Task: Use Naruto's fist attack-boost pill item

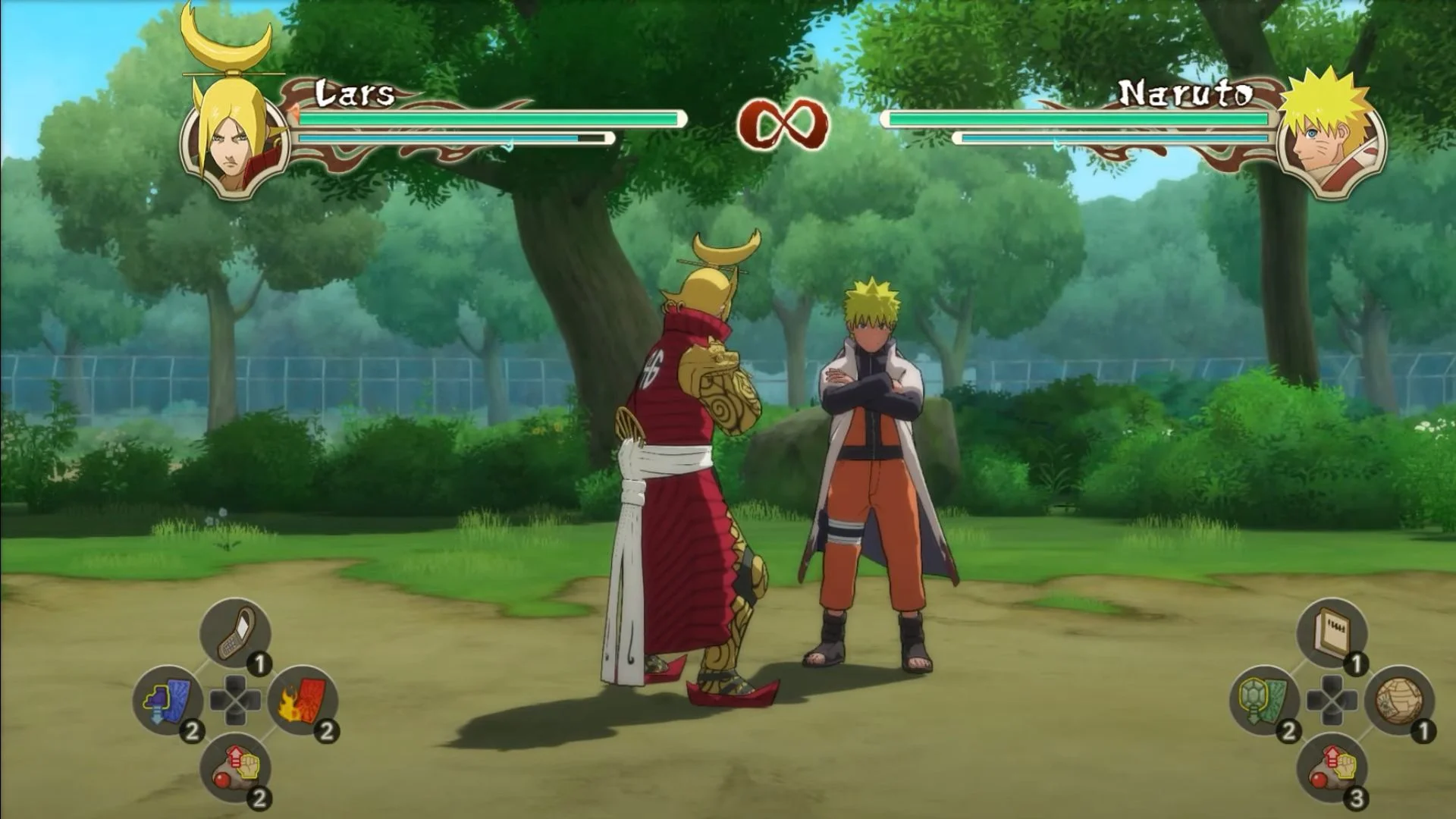Action: click(x=1332, y=767)
